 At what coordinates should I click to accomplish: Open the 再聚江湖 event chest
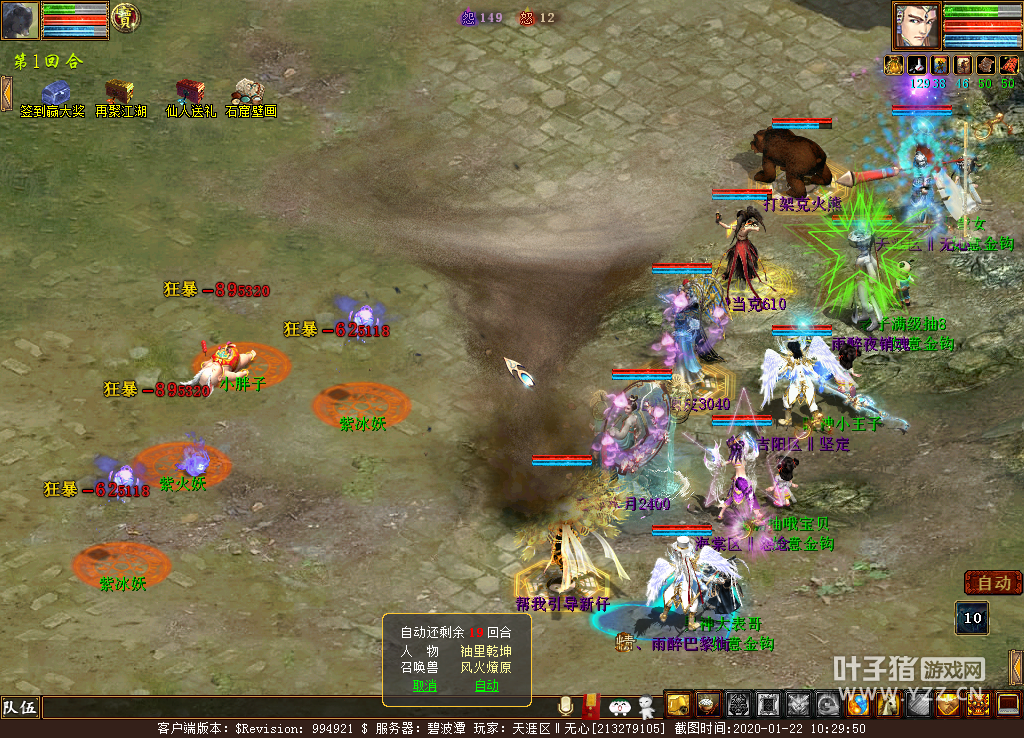coord(120,93)
